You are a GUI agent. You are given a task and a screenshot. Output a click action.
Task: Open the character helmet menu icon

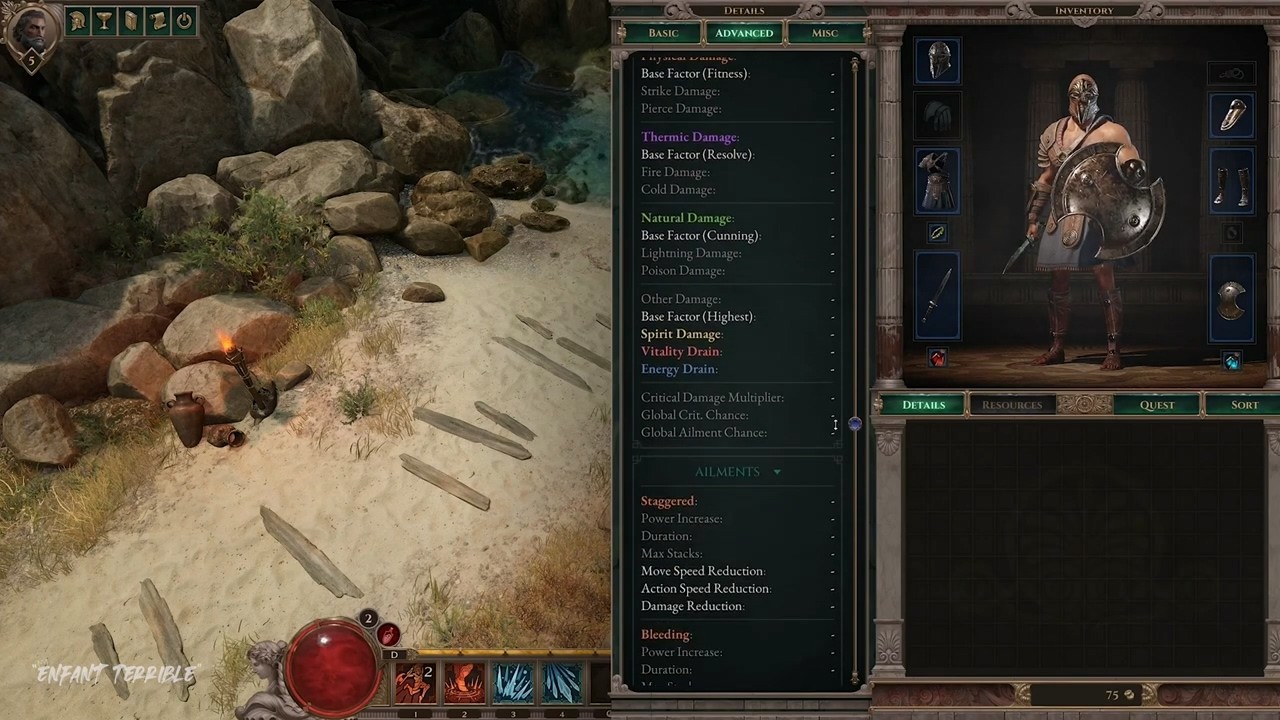coord(78,21)
